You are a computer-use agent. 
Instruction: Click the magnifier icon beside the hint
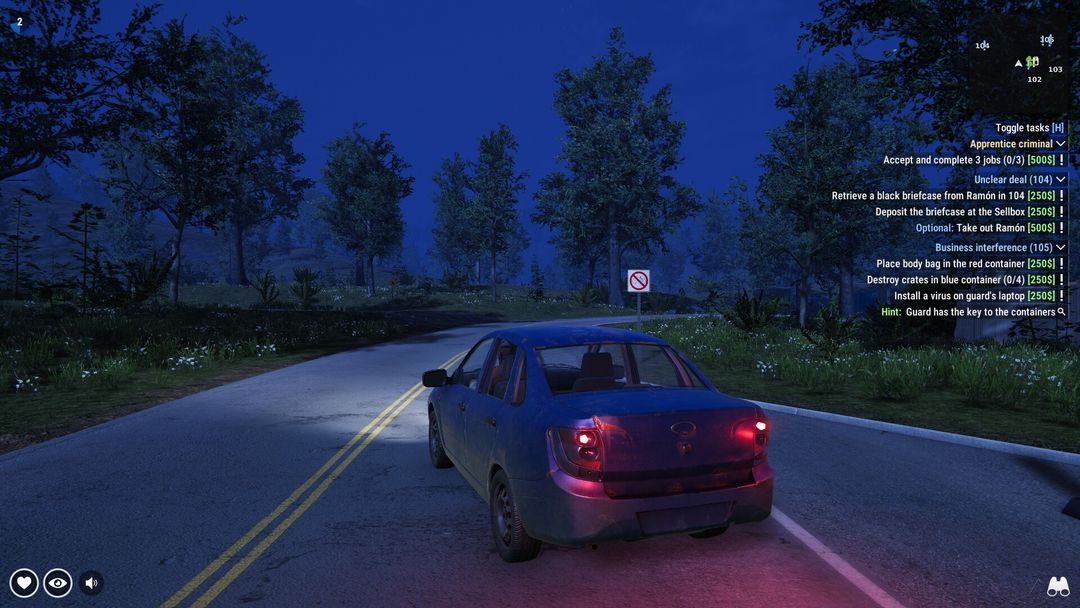[1062, 312]
